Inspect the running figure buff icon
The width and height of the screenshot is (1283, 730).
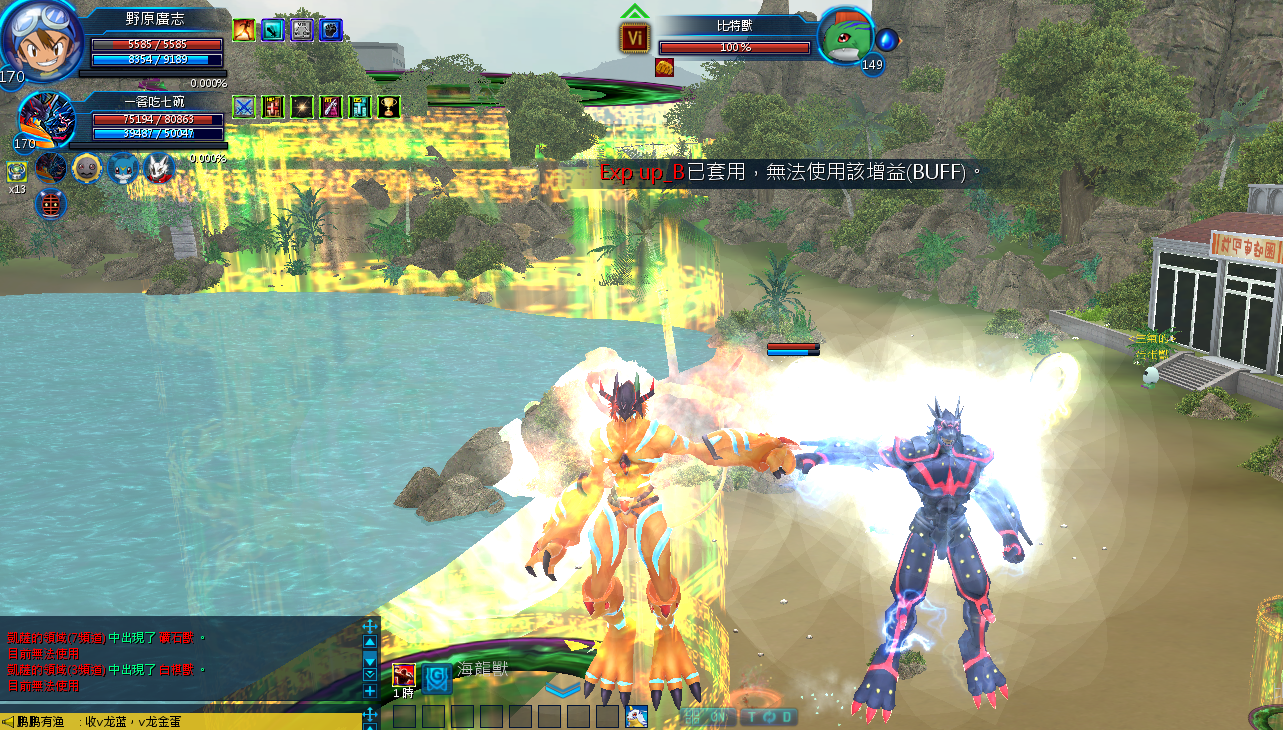point(244,30)
